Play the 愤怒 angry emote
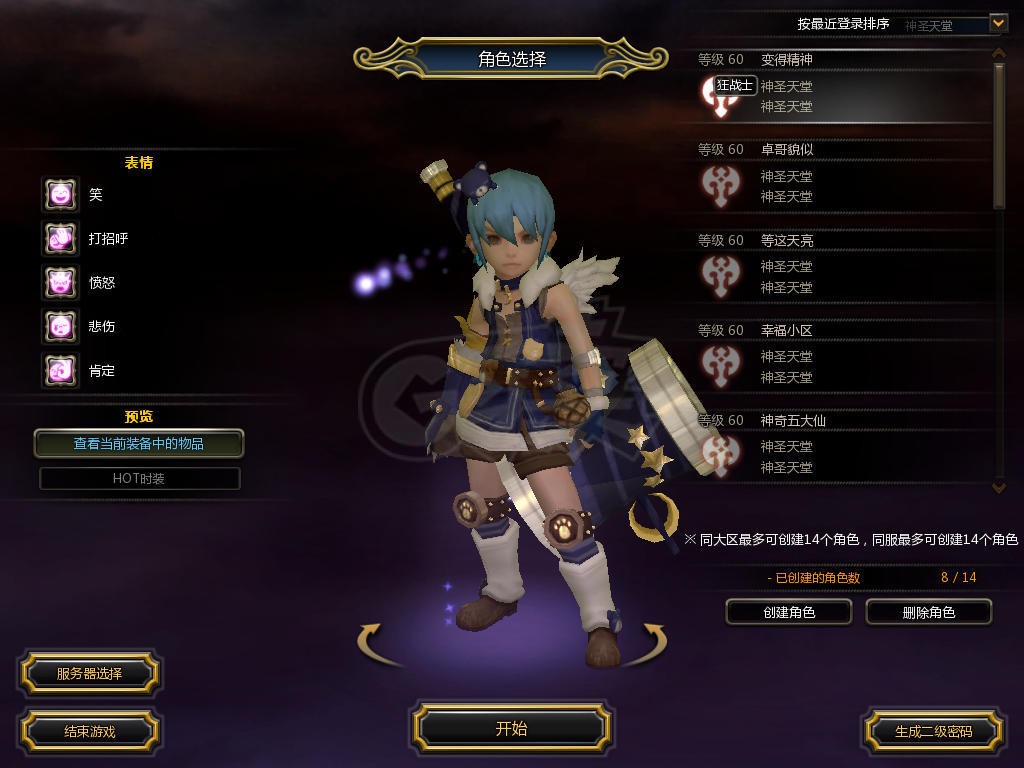The image size is (1024, 768). 60,282
